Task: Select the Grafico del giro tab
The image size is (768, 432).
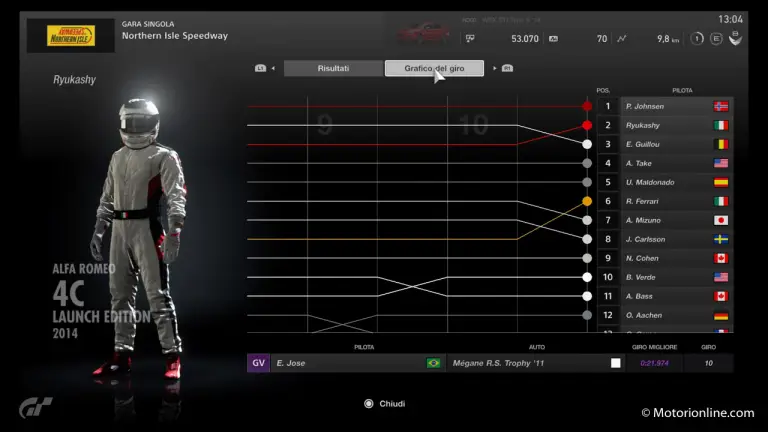Action: click(x=434, y=68)
